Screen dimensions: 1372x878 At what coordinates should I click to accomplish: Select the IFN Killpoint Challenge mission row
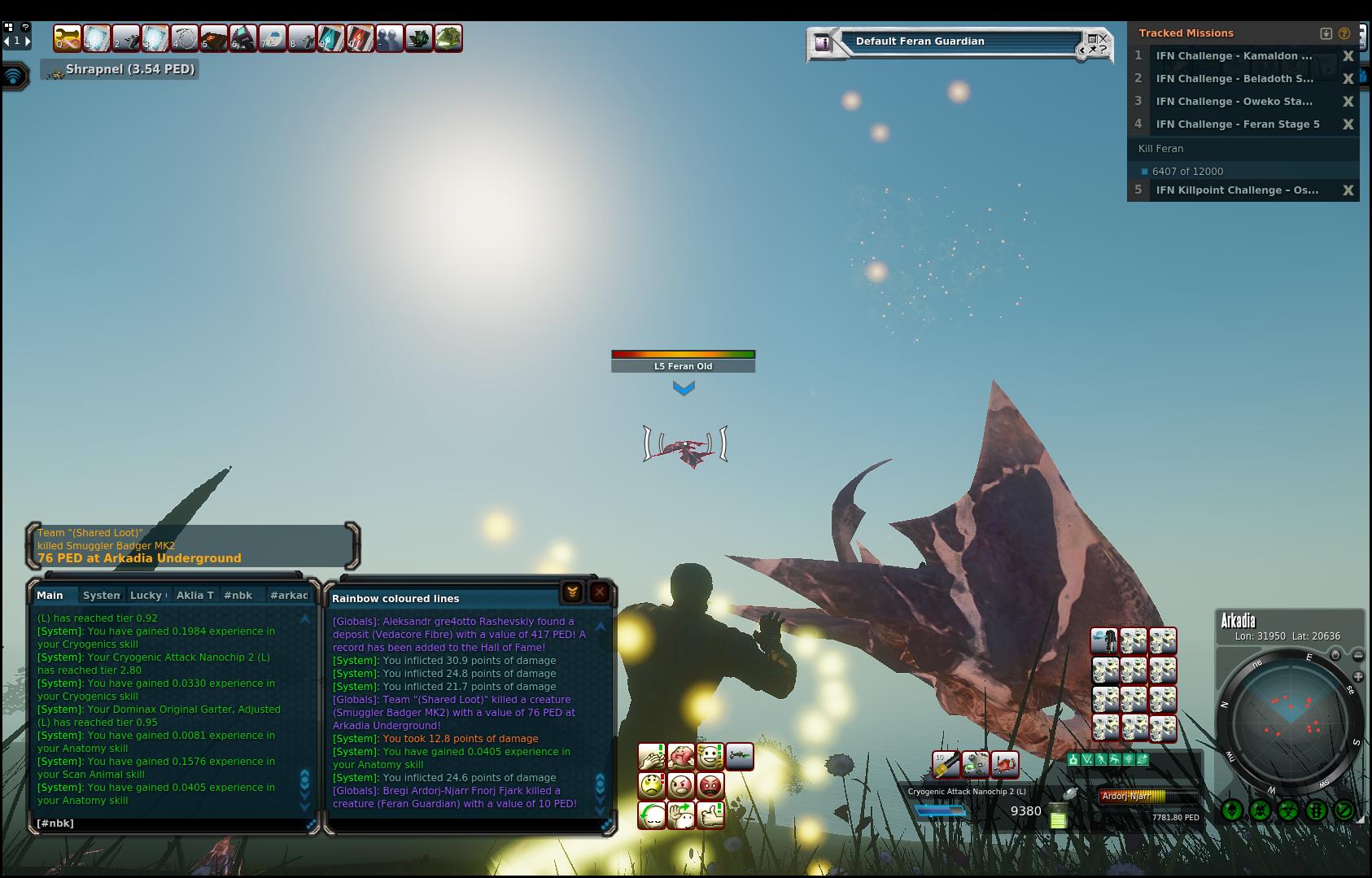coord(1237,190)
